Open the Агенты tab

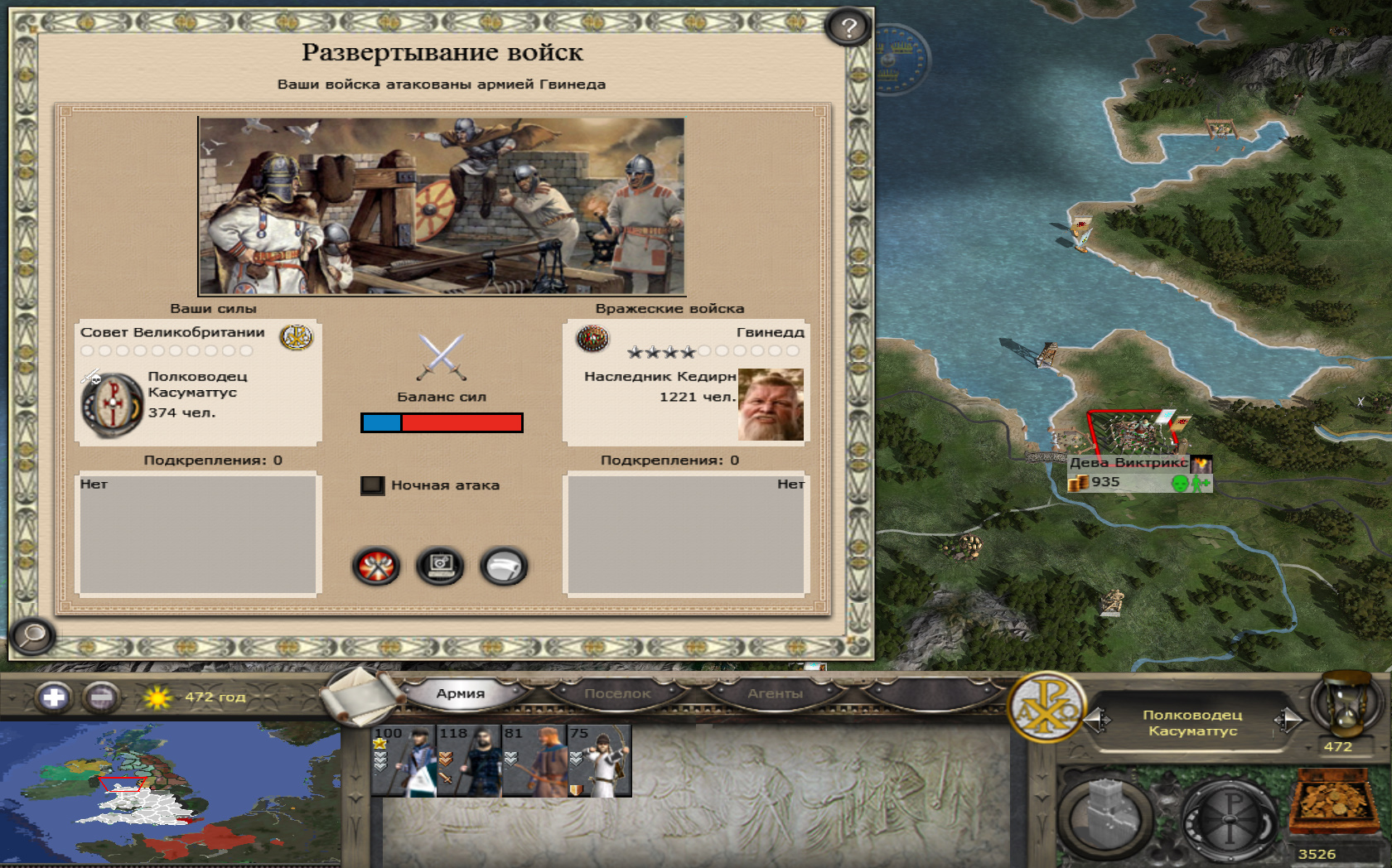coord(775,694)
